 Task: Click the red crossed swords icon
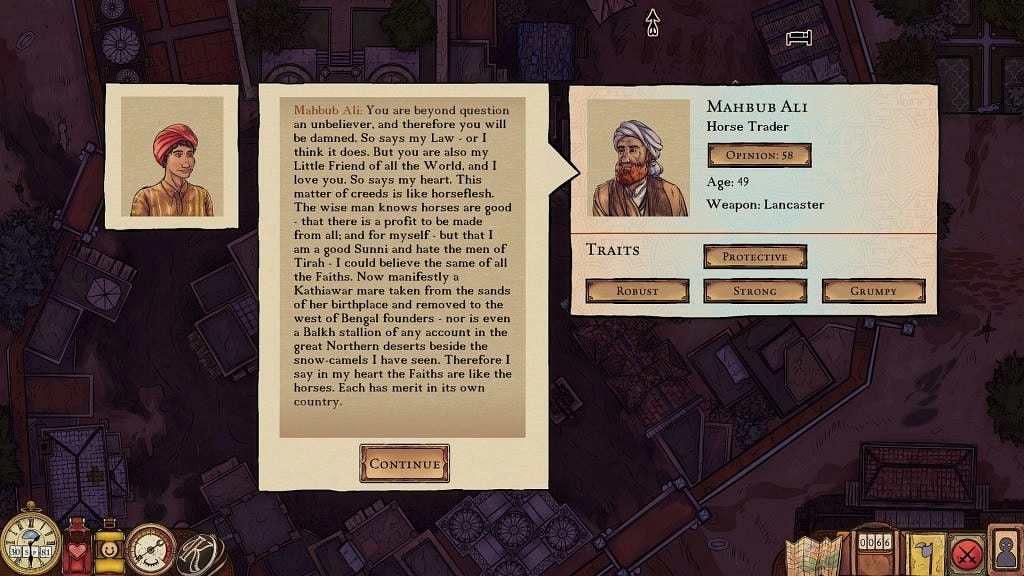(965, 552)
